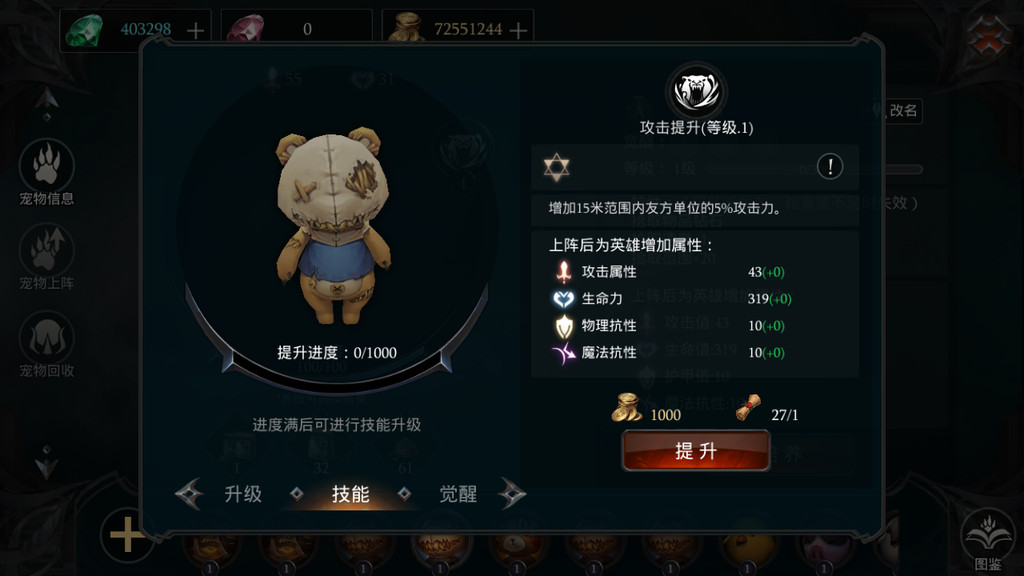The image size is (1024, 576).
Task: Select the bear attack boost skill icon
Action: [x=696, y=92]
